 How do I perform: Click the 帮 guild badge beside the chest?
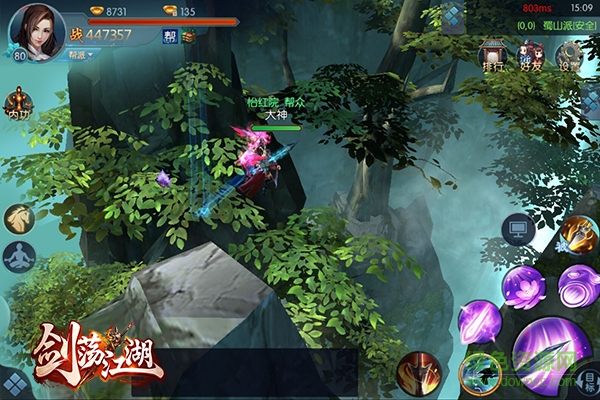click(169, 36)
